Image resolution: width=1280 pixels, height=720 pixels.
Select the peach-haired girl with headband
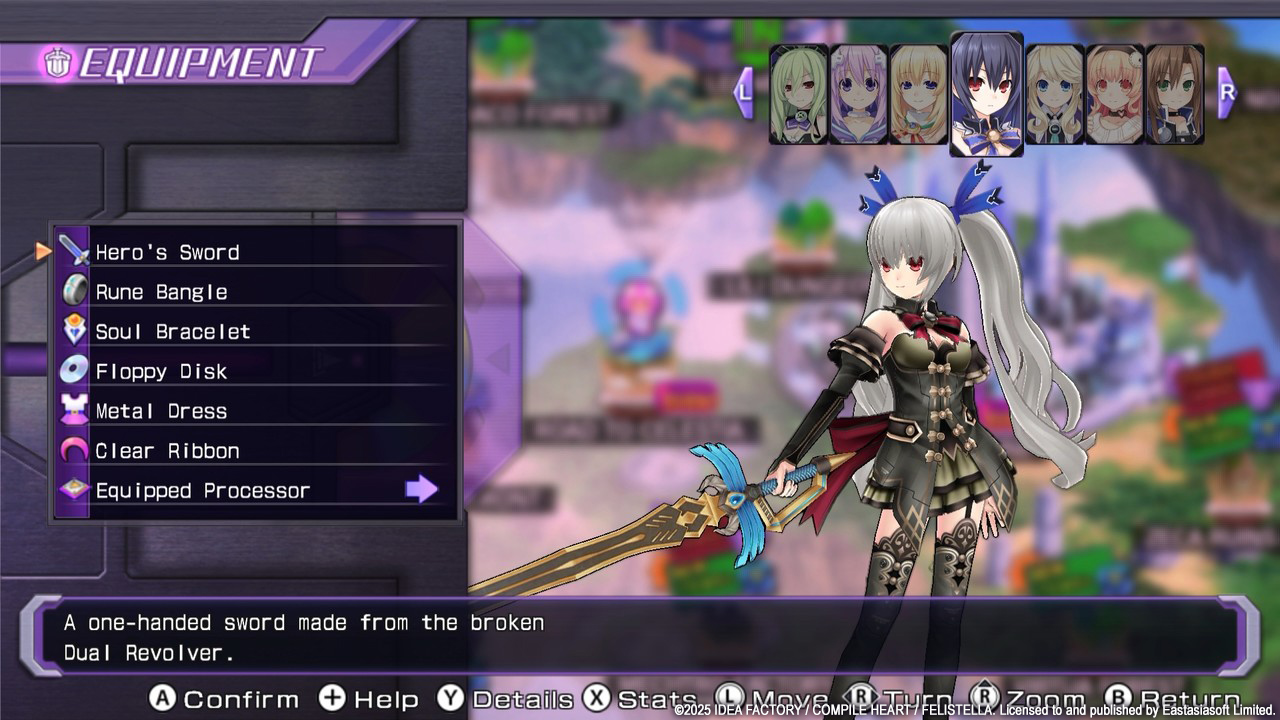coord(1114,94)
